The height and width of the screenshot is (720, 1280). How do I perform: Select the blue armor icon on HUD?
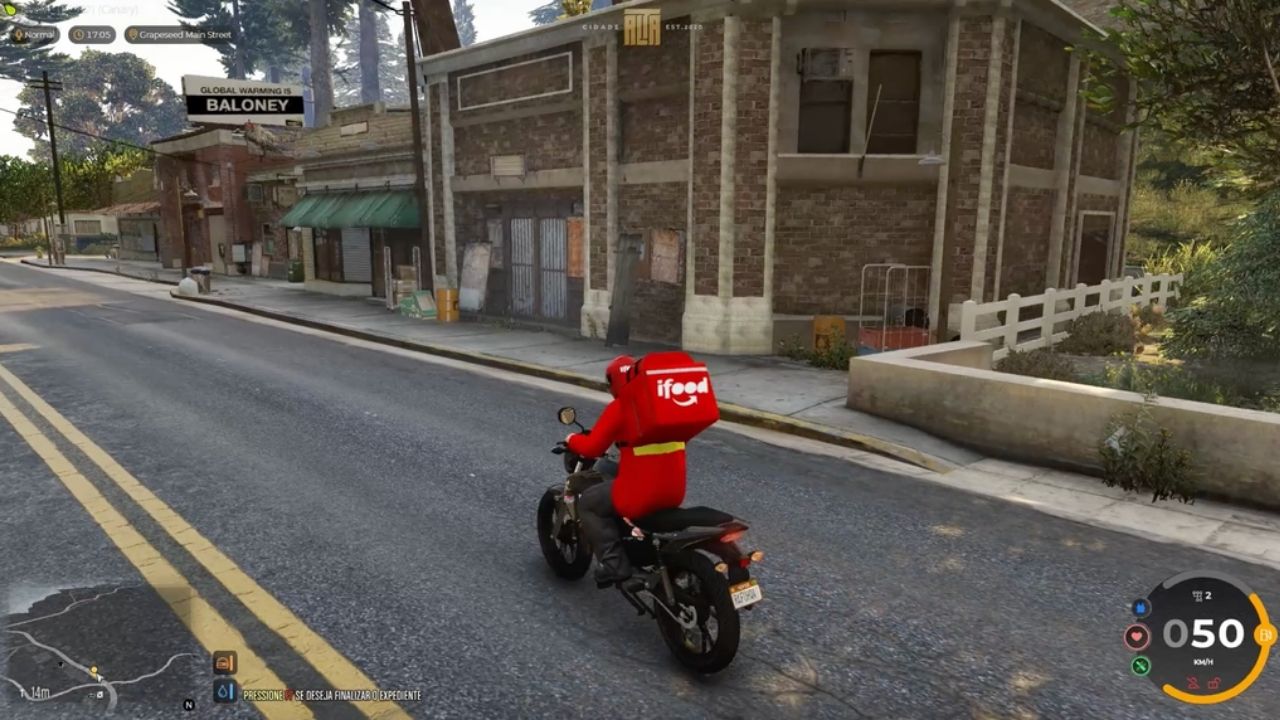(x=1140, y=607)
